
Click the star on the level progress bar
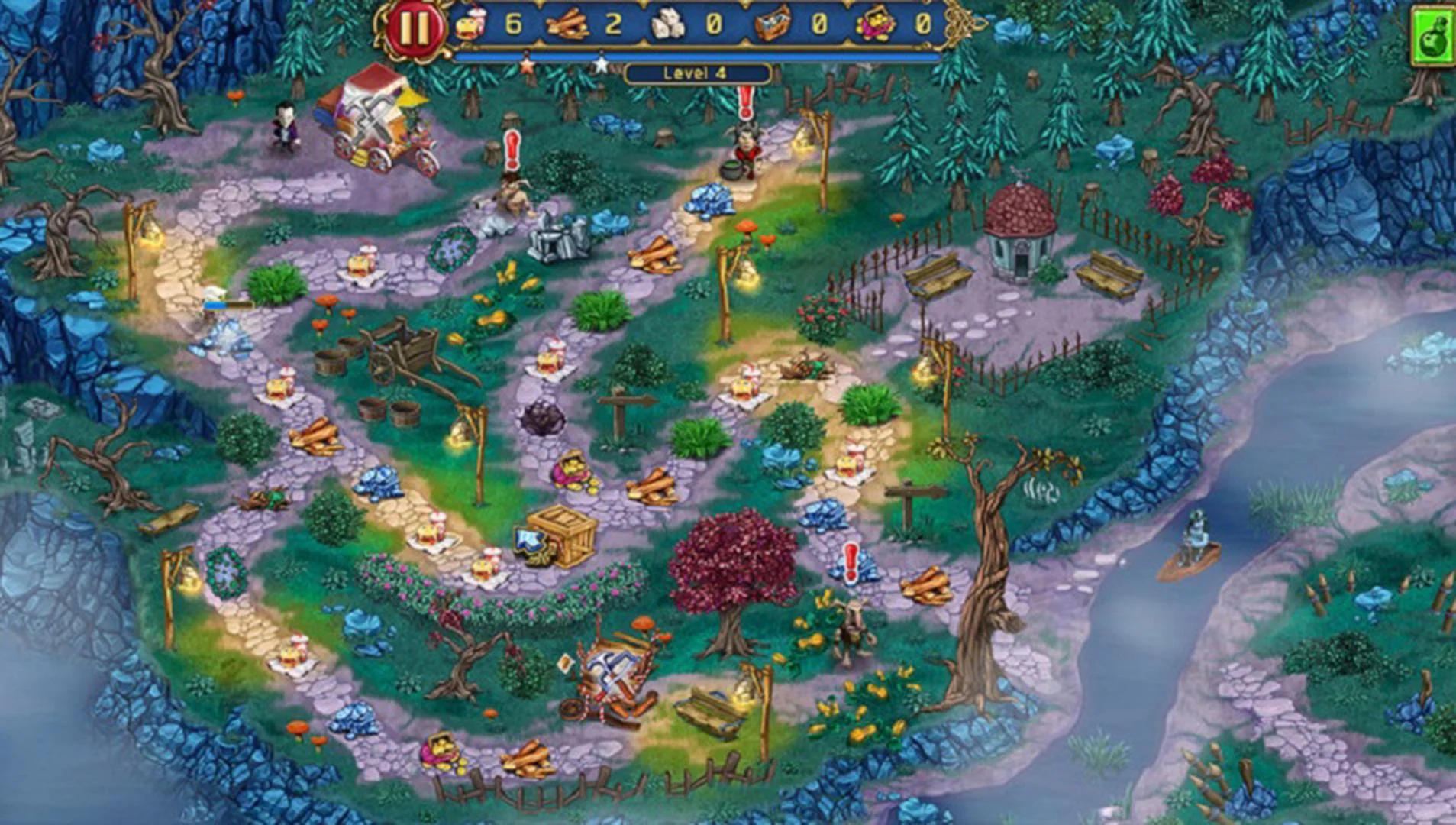pos(601,66)
